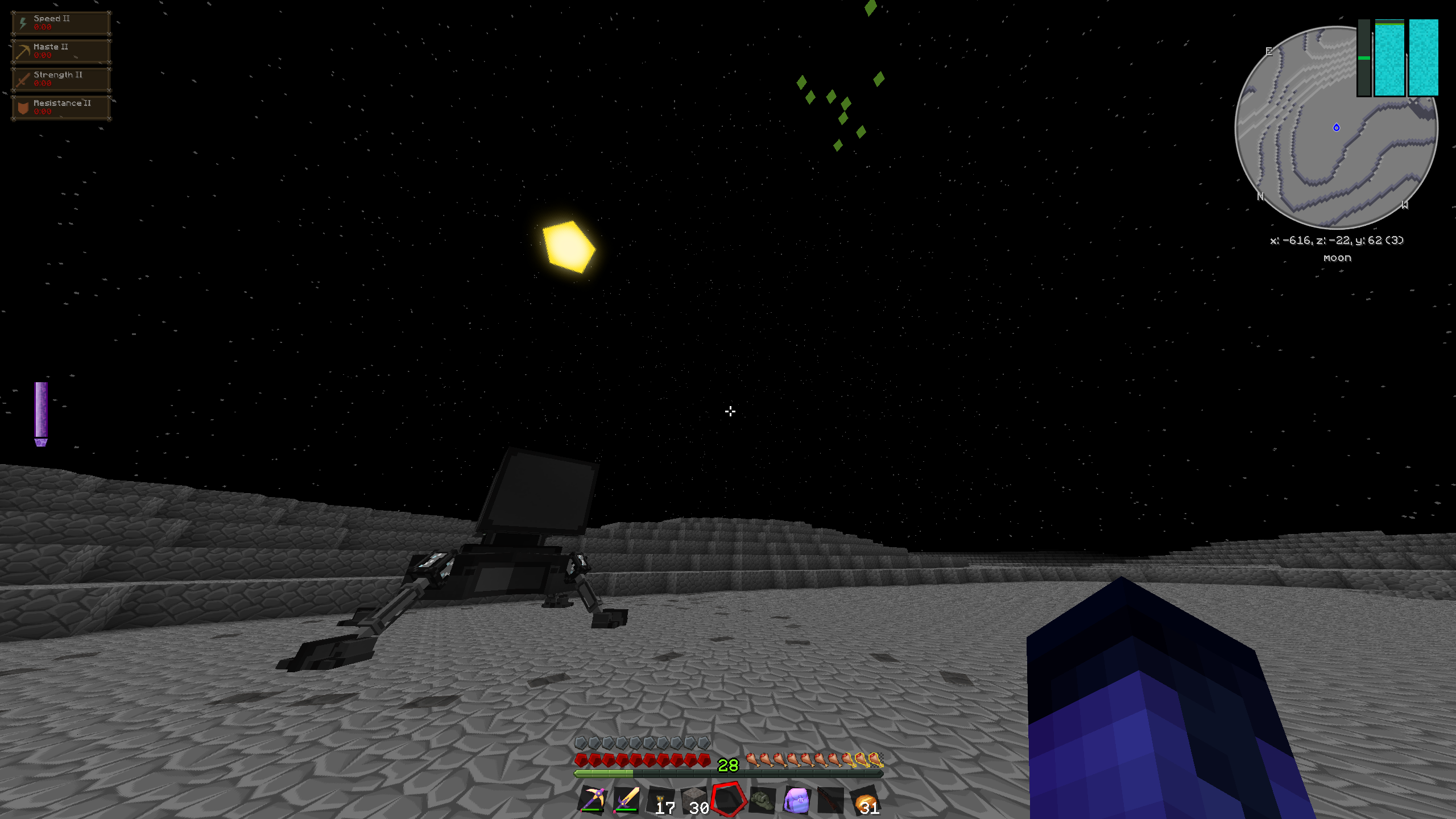Image resolution: width=1456 pixels, height=819 pixels.
Task: Click the Strength II effect panel
Action: click(x=61, y=79)
